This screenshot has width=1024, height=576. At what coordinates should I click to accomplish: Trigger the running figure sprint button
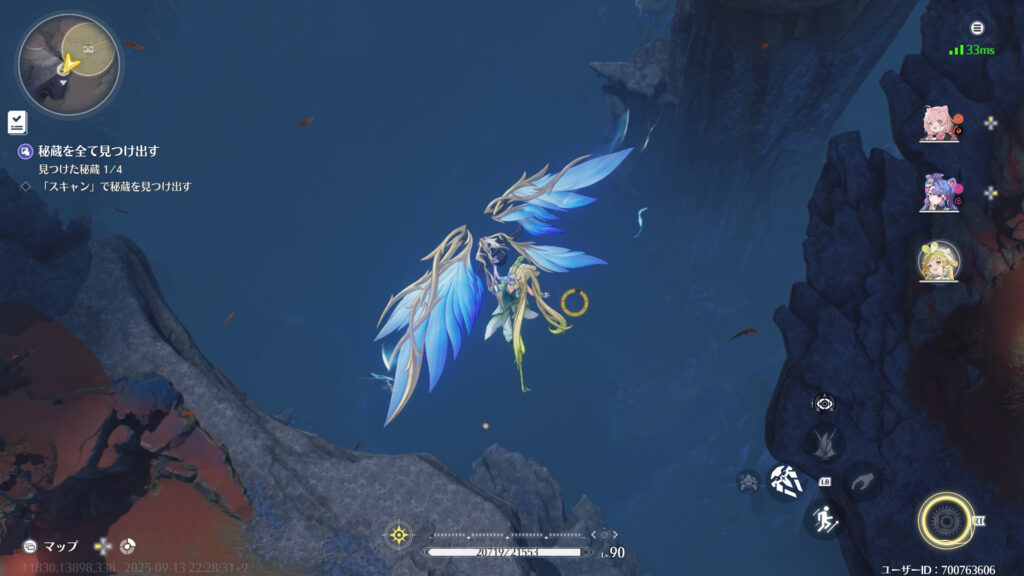[x=822, y=518]
